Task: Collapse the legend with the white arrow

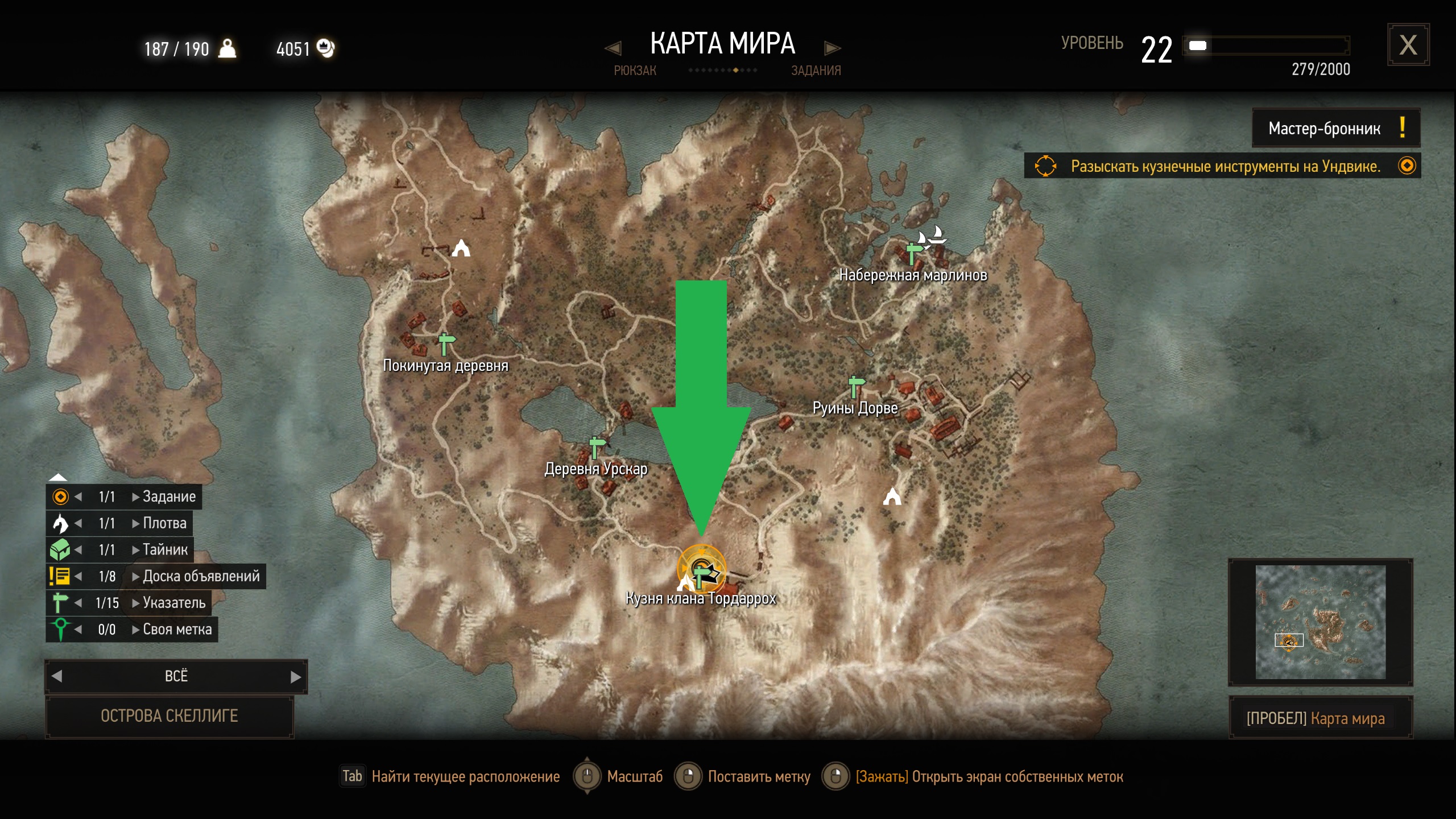Action: (58, 477)
